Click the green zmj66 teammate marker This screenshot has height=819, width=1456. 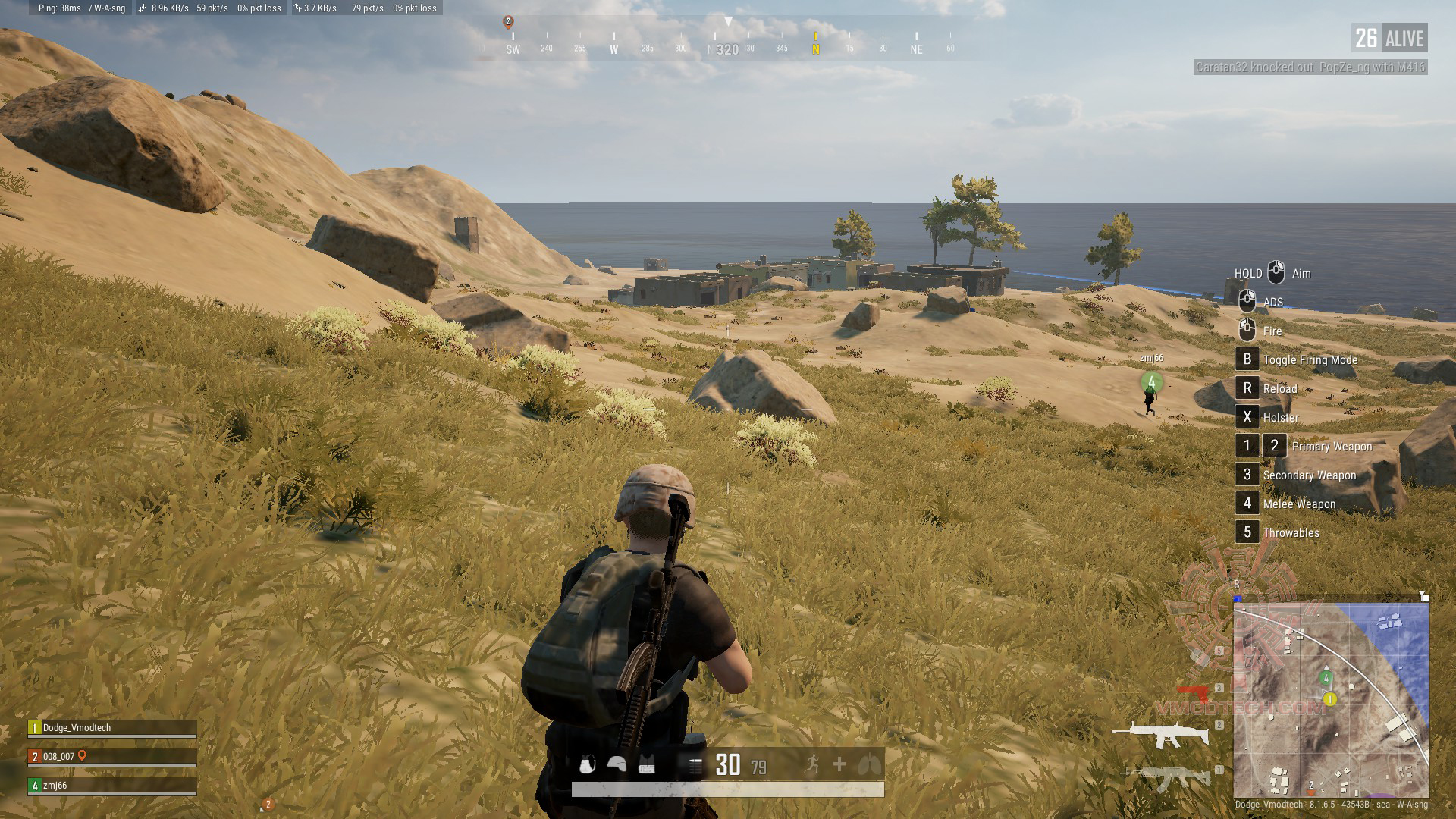pos(1151,382)
